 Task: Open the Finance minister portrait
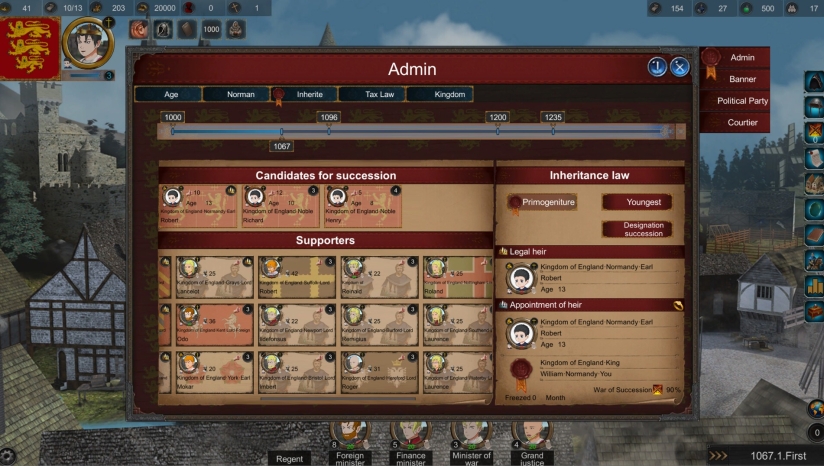click(x=410, y=440)
